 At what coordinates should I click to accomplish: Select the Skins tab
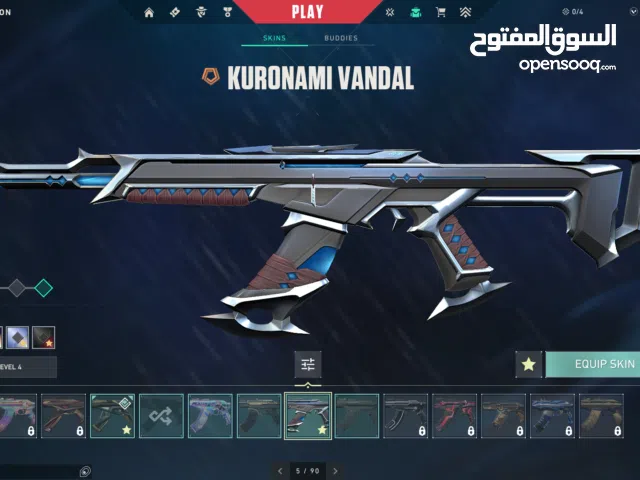273,39
